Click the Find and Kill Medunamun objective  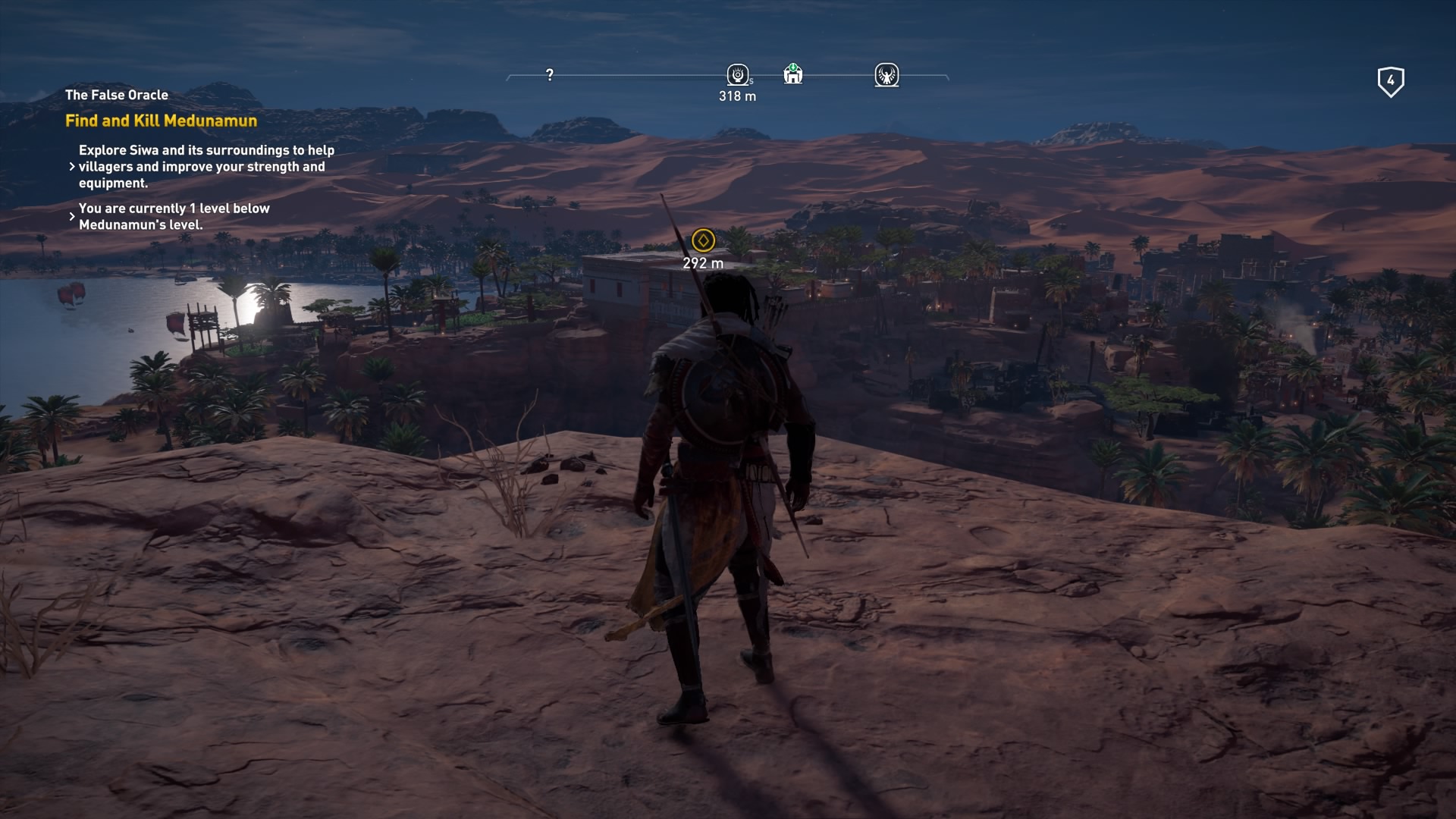tap(161, 121)
